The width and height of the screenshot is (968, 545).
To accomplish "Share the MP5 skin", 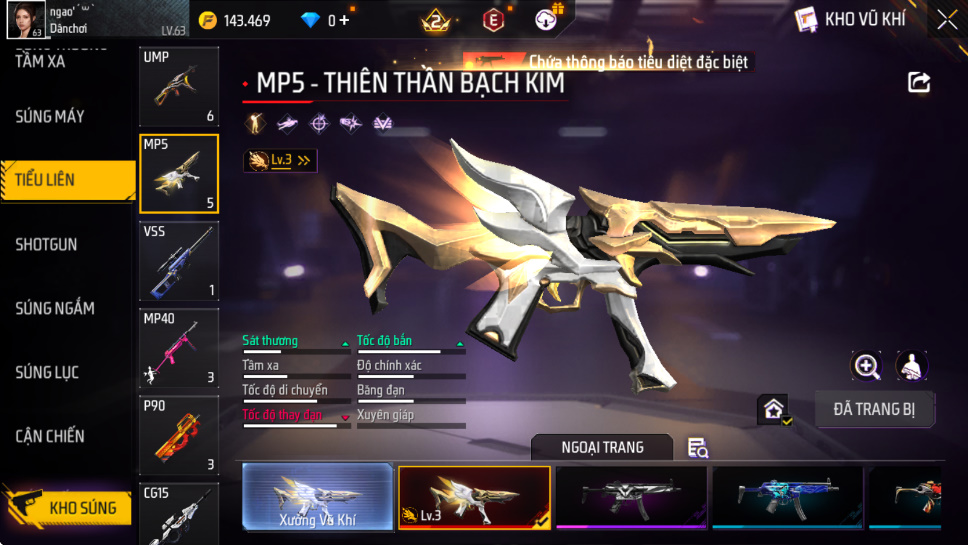I will (919, 83).
